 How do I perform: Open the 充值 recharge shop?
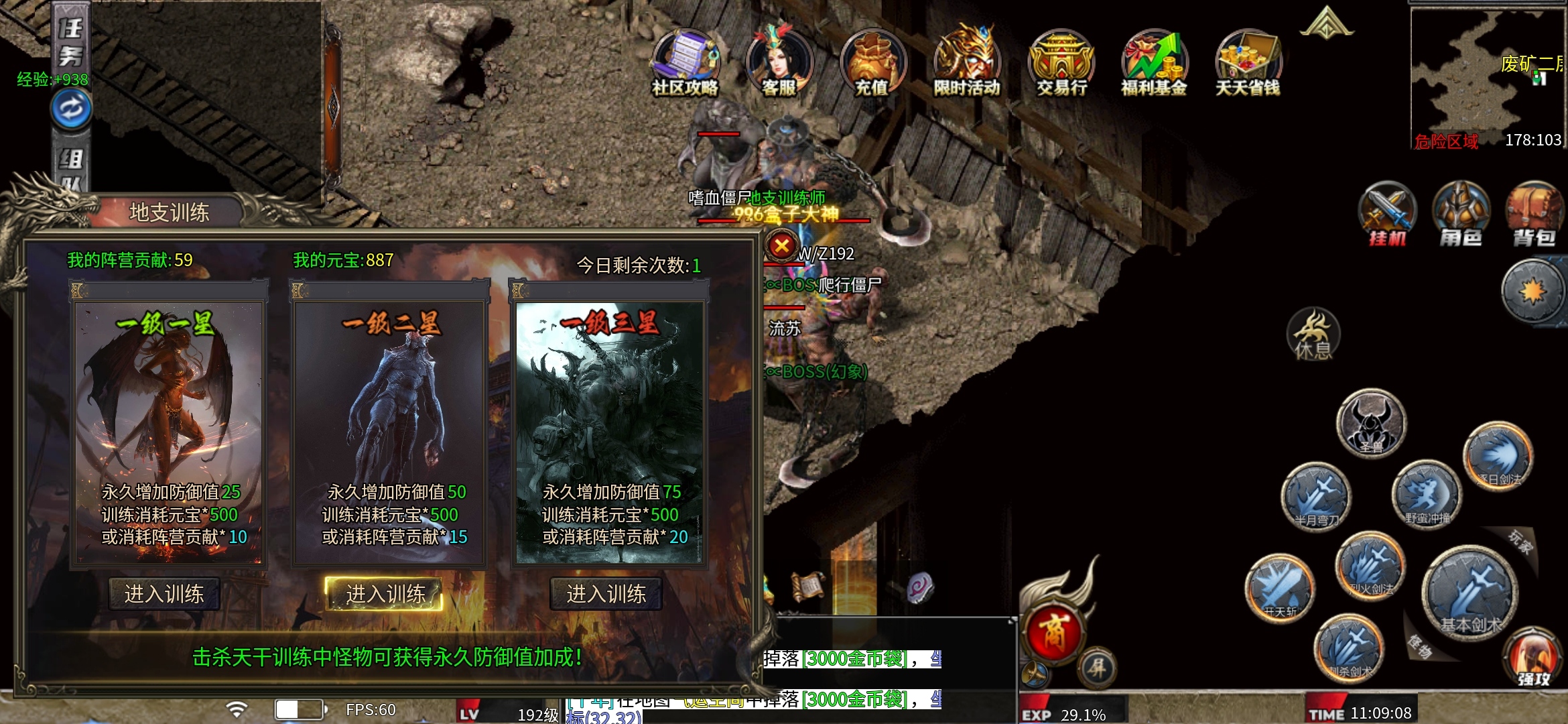click(872, 62)
